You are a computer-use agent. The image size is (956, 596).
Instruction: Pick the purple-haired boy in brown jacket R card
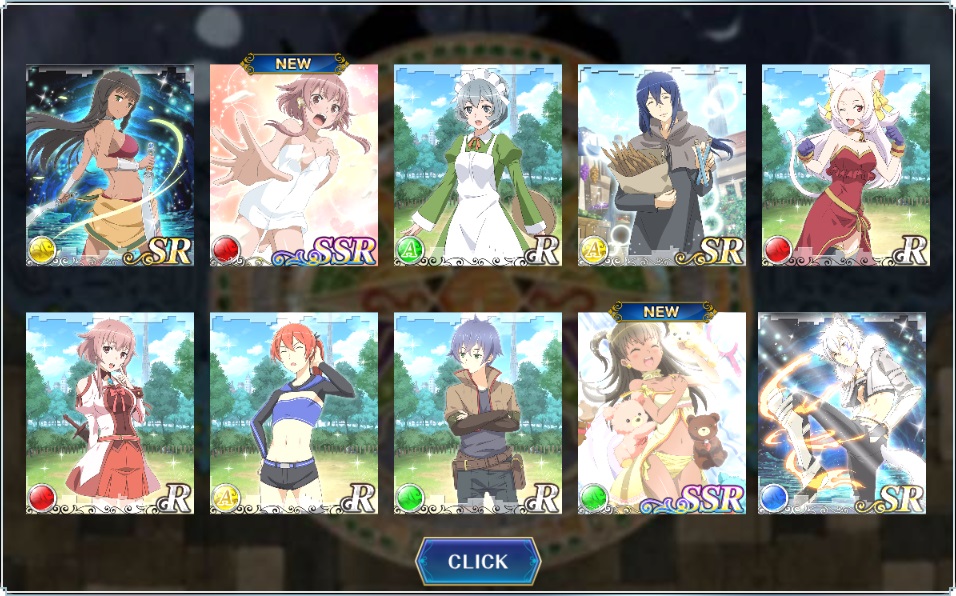pyautogui.click(x=478, y=413)
